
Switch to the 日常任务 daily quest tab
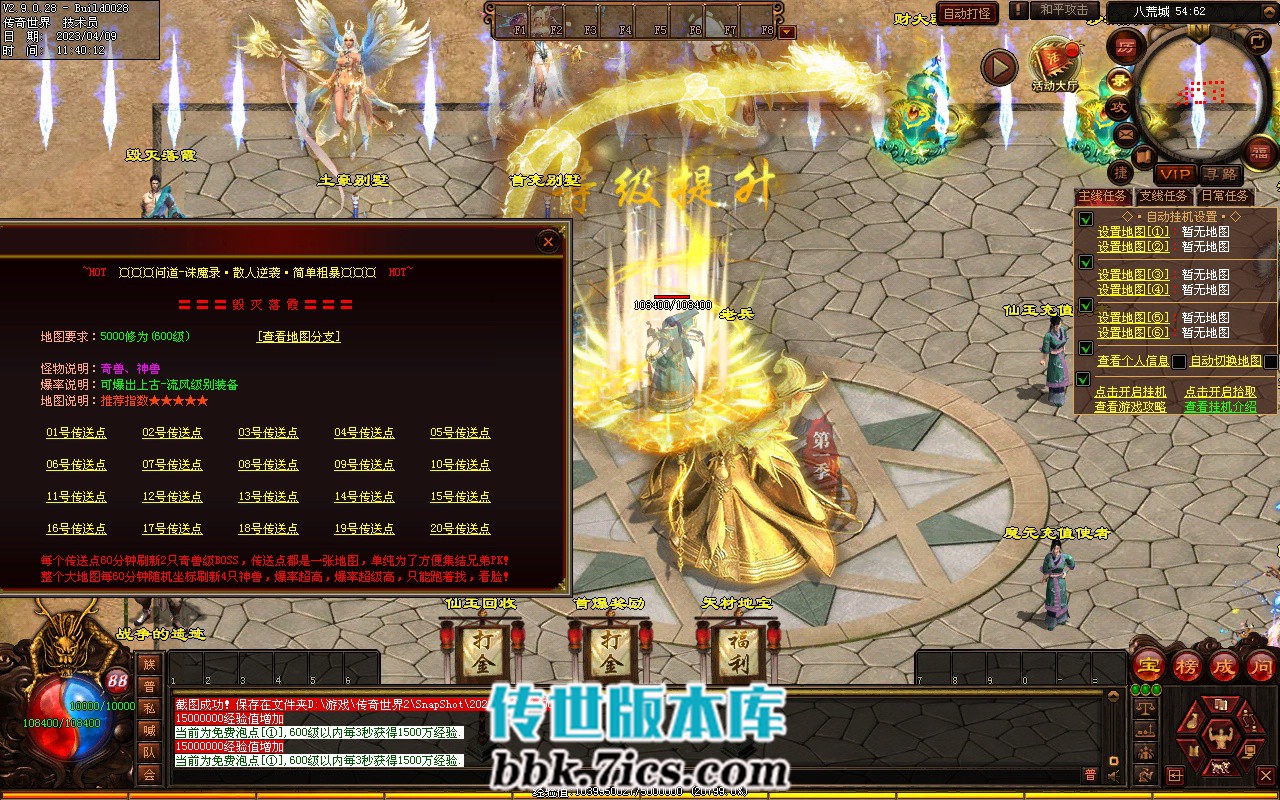pyautogui.click(x=1226, y=196)
